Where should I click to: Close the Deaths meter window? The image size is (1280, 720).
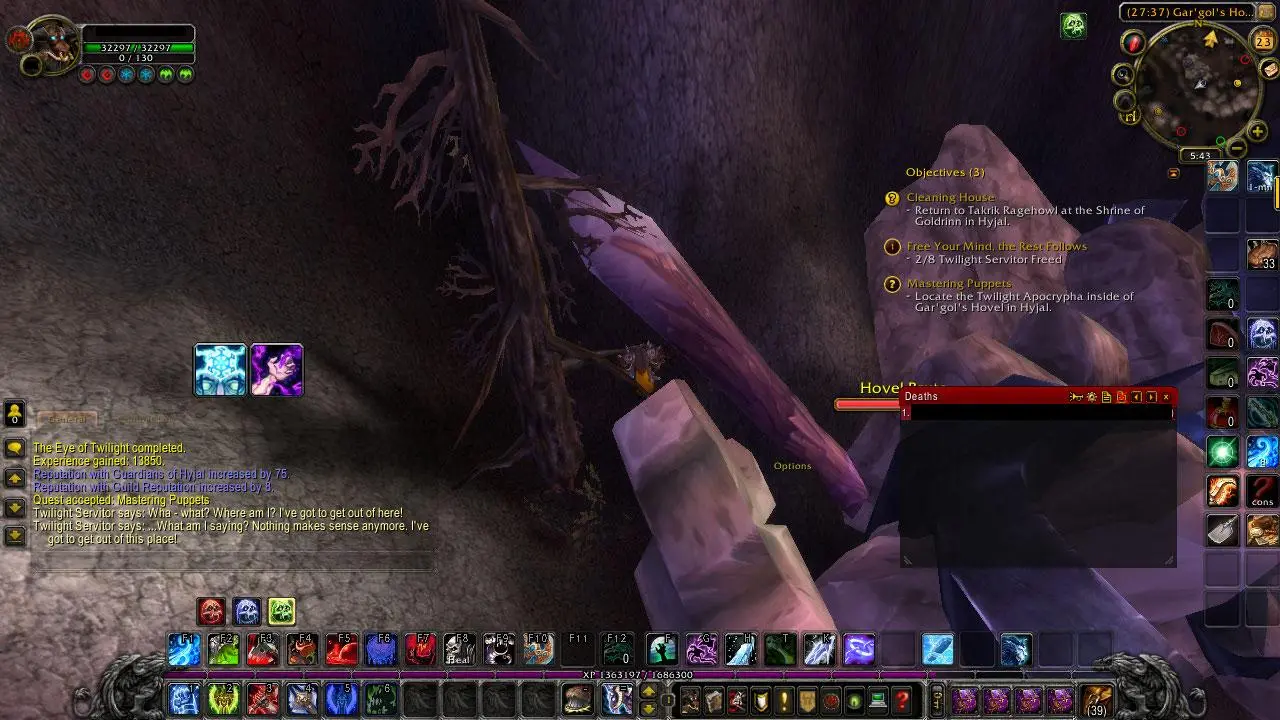pos(1166,397)
